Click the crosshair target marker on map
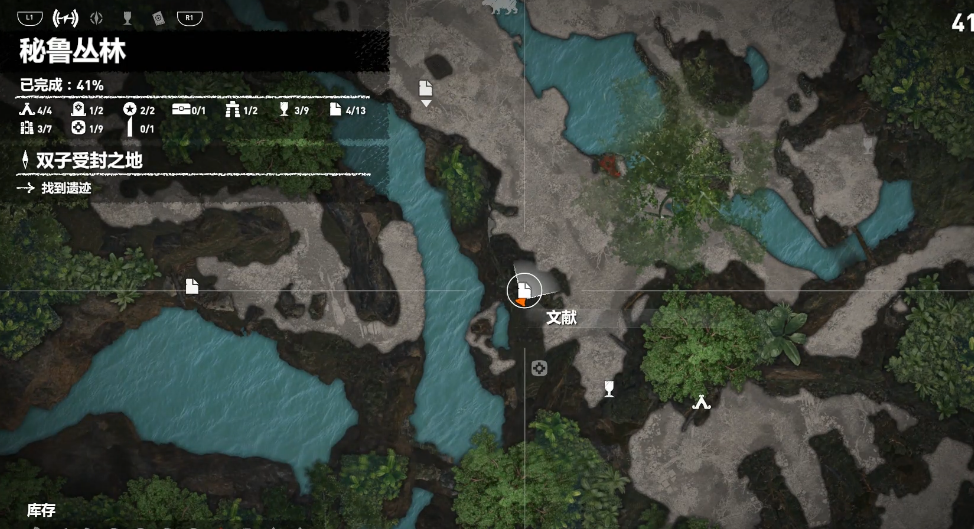This screenshot has height=529, width=974. pos(539,368)
